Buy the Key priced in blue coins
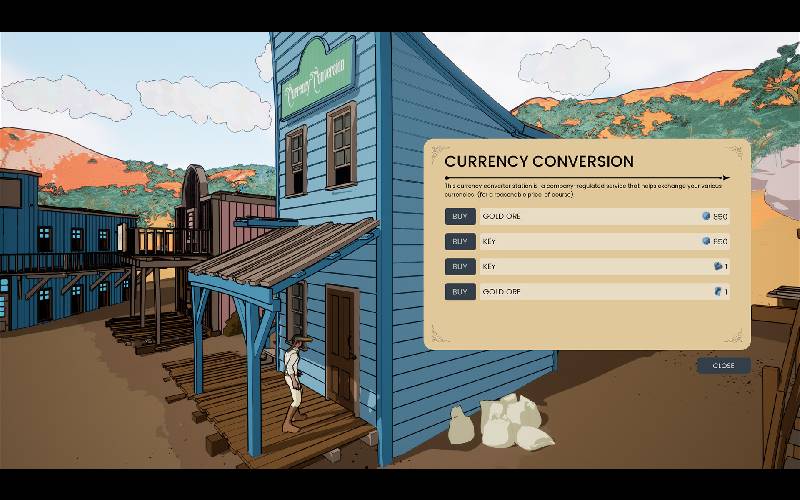The width and height of the screenshot is (800, 500). pyautogui.click(x=459, y=241)
